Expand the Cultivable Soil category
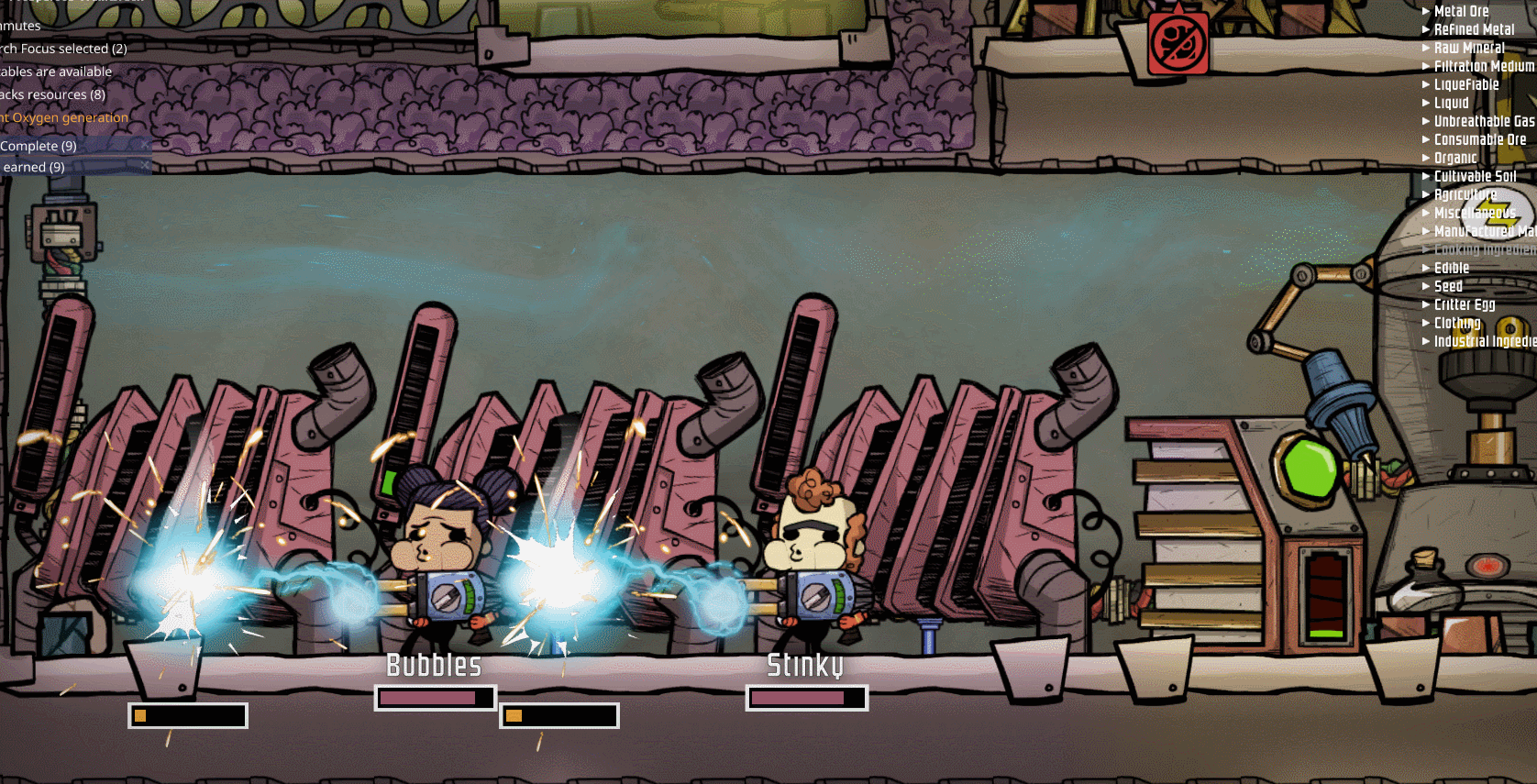The width and height of the screenshot is (1537, 784). click(1474, 176)
